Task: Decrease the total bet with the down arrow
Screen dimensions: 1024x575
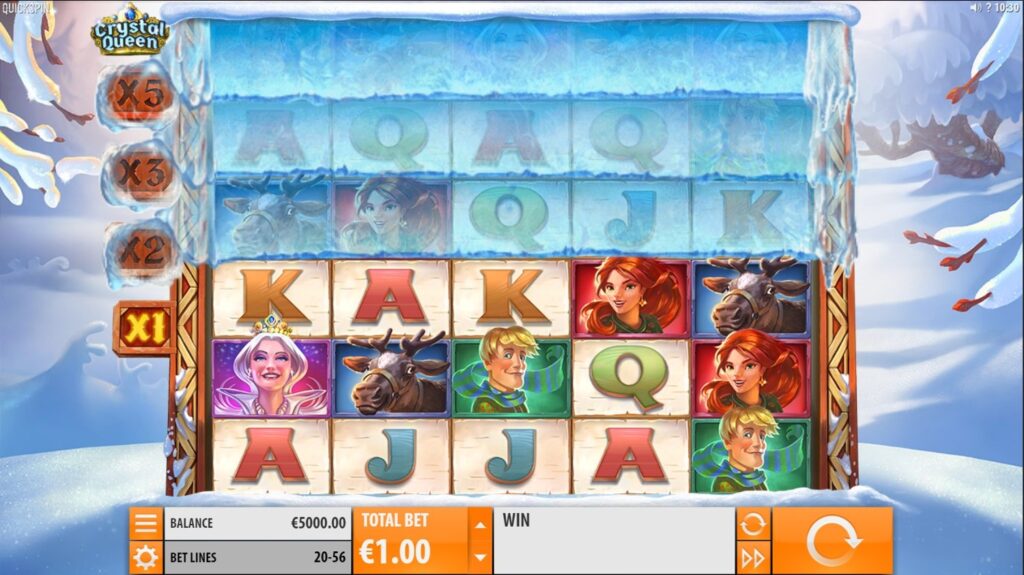Action: pos(480,556)
